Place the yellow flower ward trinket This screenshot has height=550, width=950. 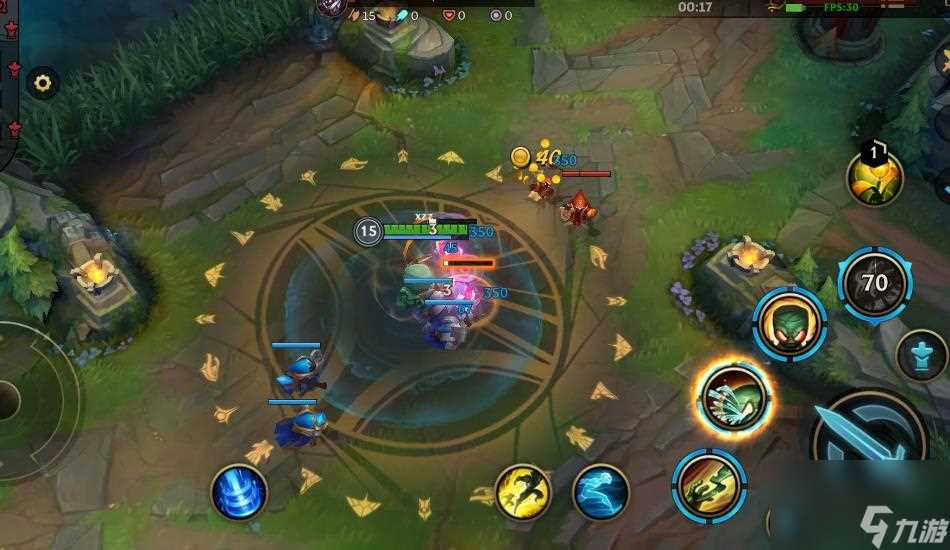point(875,177)
